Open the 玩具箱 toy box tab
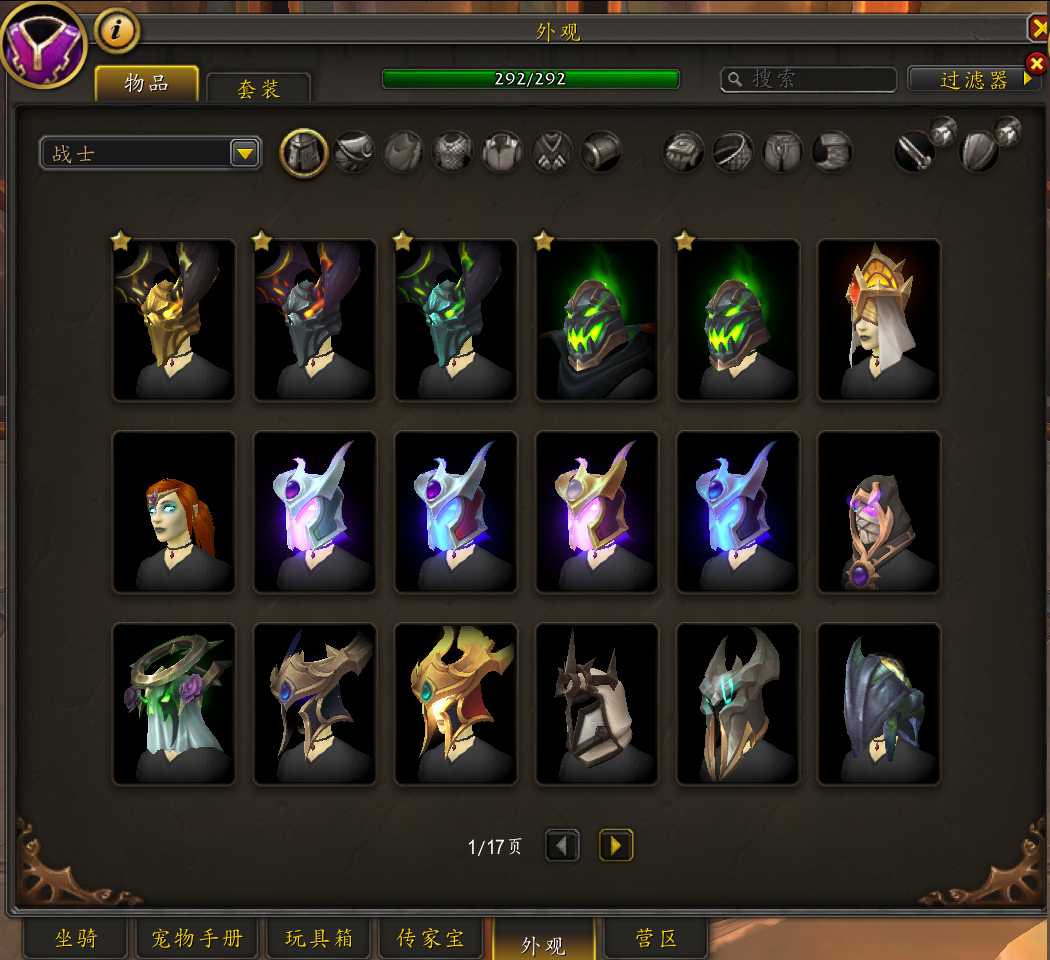The image size is (1050, 960). 319,938
